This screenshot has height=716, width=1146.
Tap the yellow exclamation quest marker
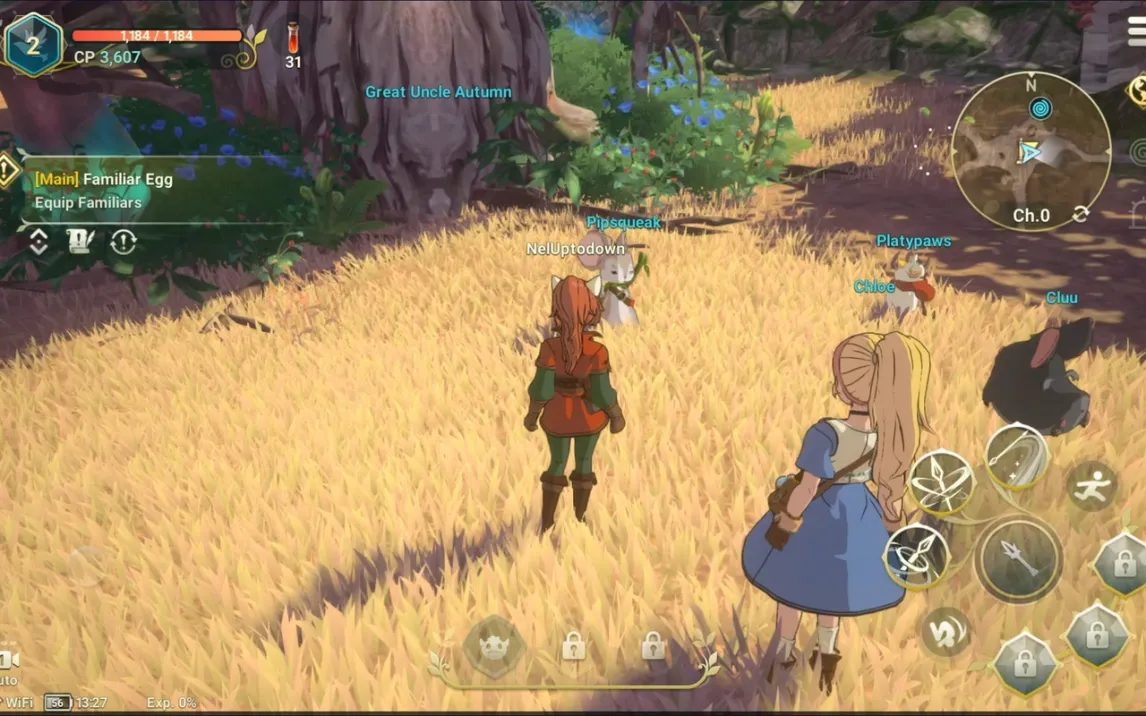(x=8, y=171)
